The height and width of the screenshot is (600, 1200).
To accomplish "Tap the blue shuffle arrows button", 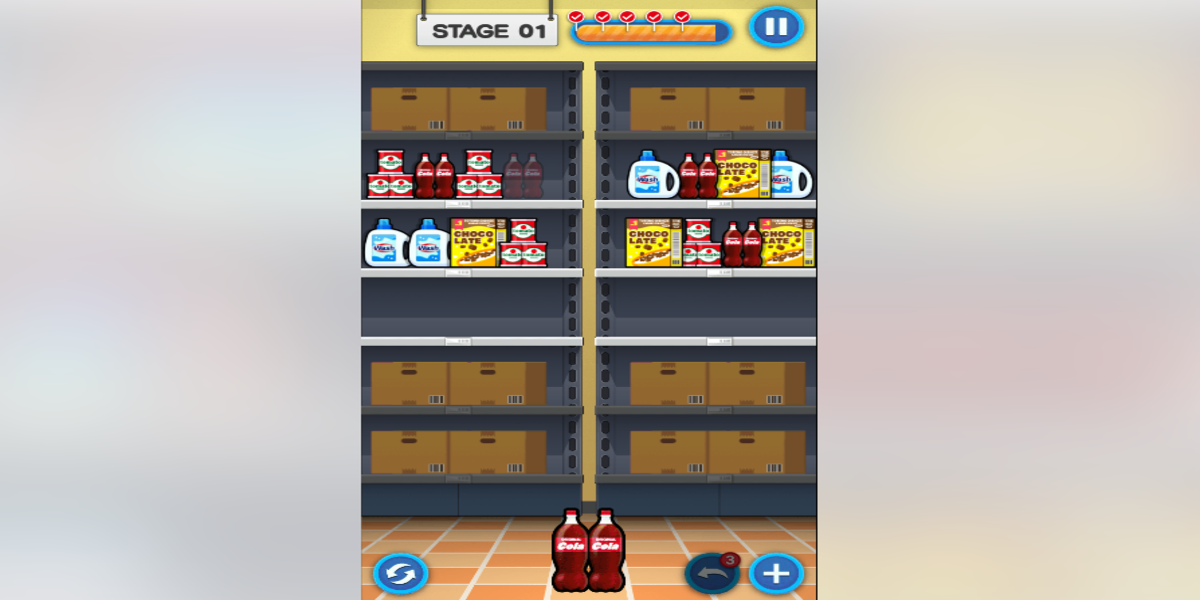I will [x=400, y=574].
